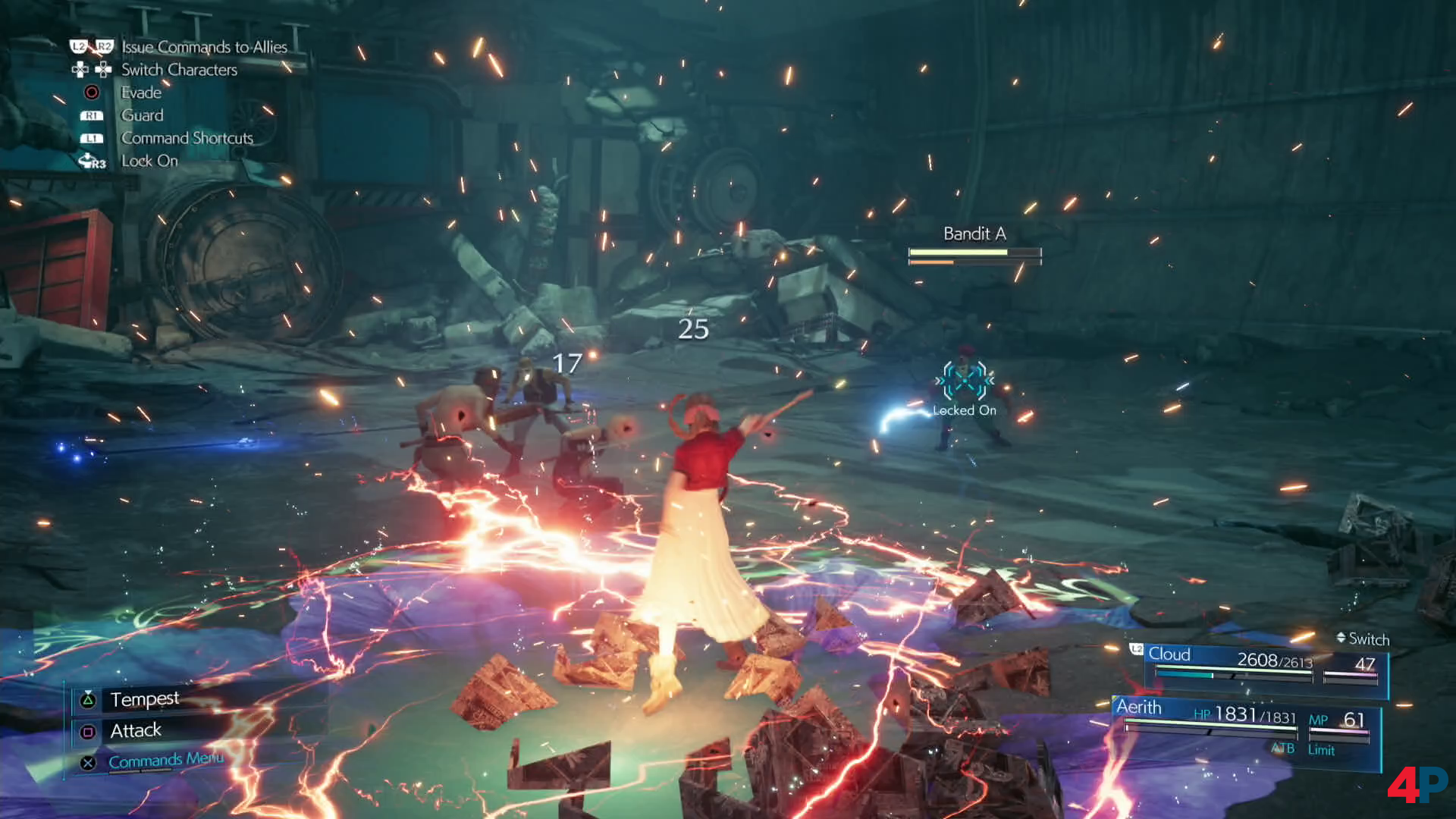Target the Bandit A enemy nameplate
This screenshot has height=819, width=1456.
(x=974, y=234)
